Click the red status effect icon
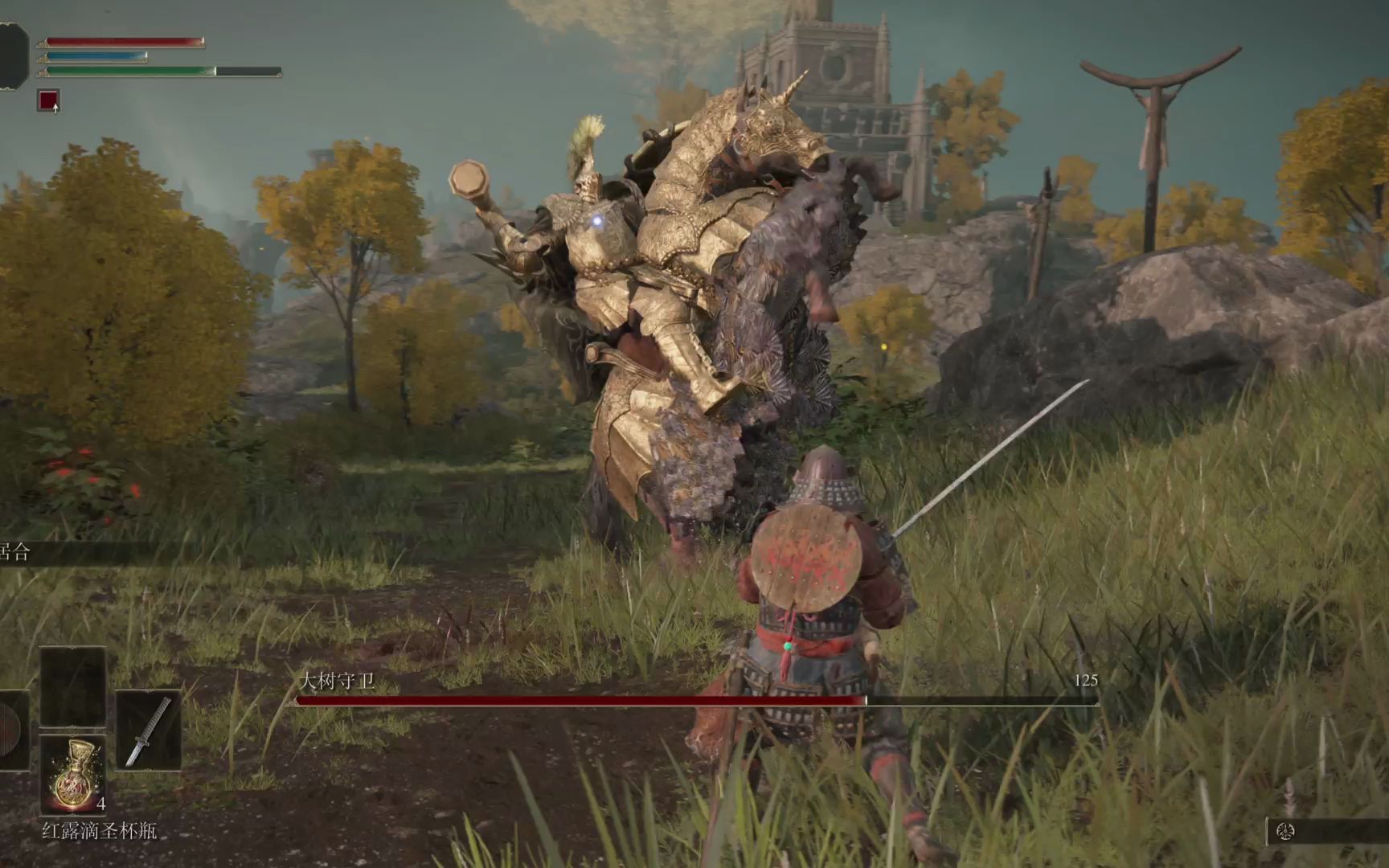 [48, 100]
